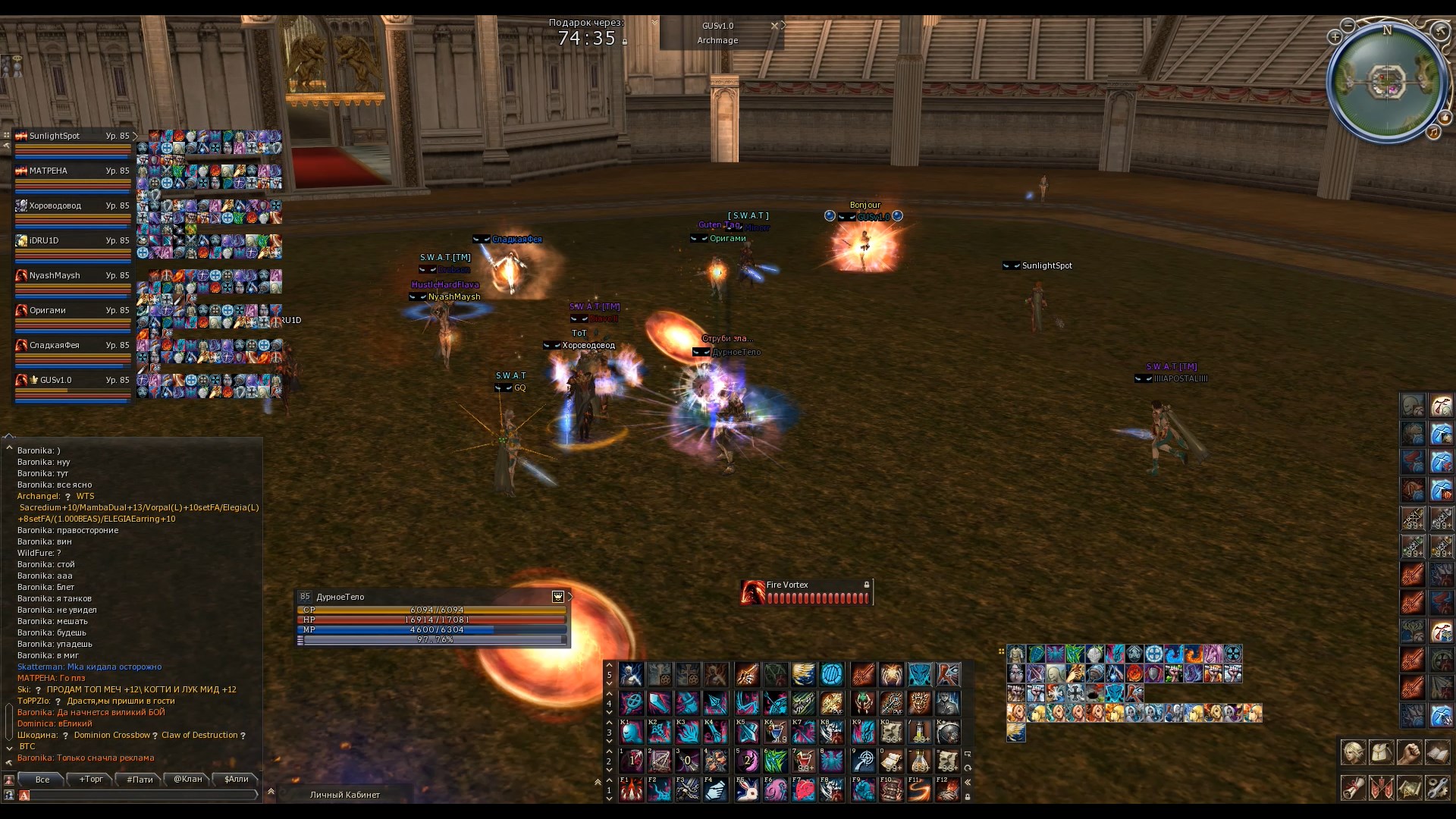Switch chat to the @Клан tab
Viewport: 1456px width, 819px height.
point(188,779)
